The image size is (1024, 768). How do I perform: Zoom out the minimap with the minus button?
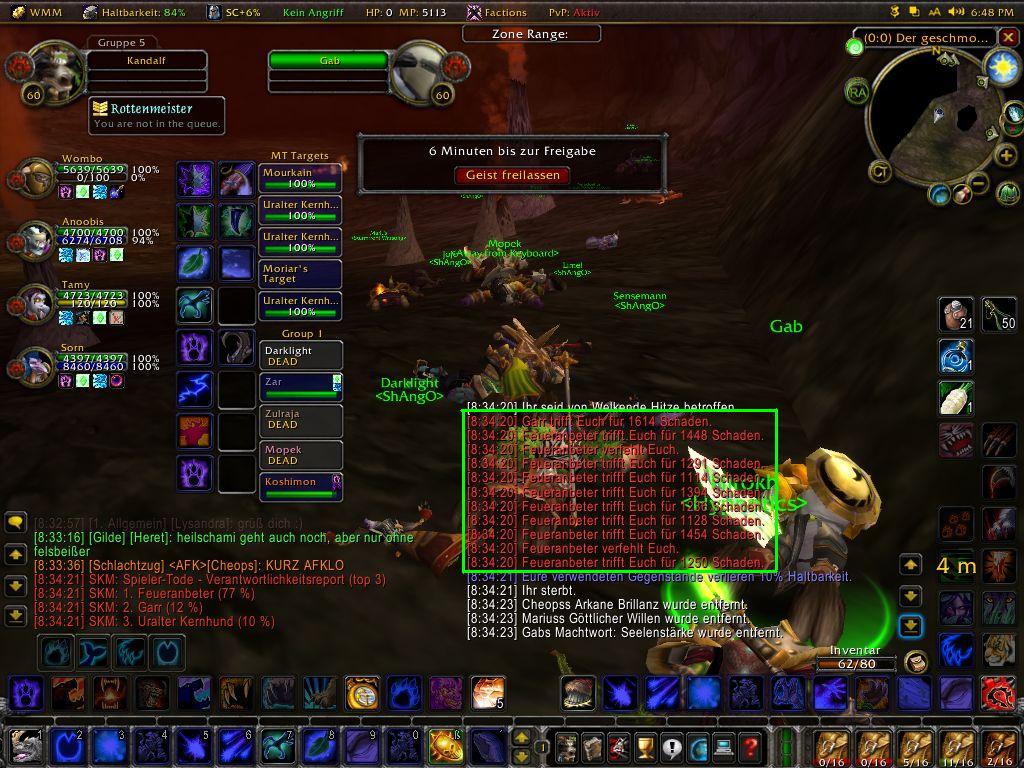tap(978, 183)
